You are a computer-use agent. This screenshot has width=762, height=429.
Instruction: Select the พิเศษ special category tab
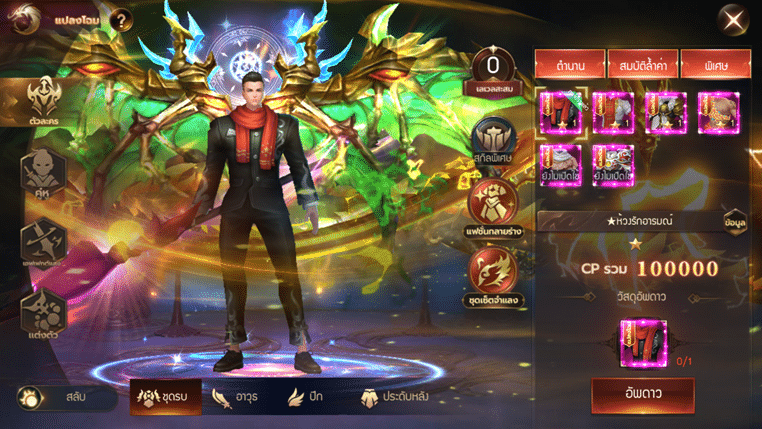716,65
